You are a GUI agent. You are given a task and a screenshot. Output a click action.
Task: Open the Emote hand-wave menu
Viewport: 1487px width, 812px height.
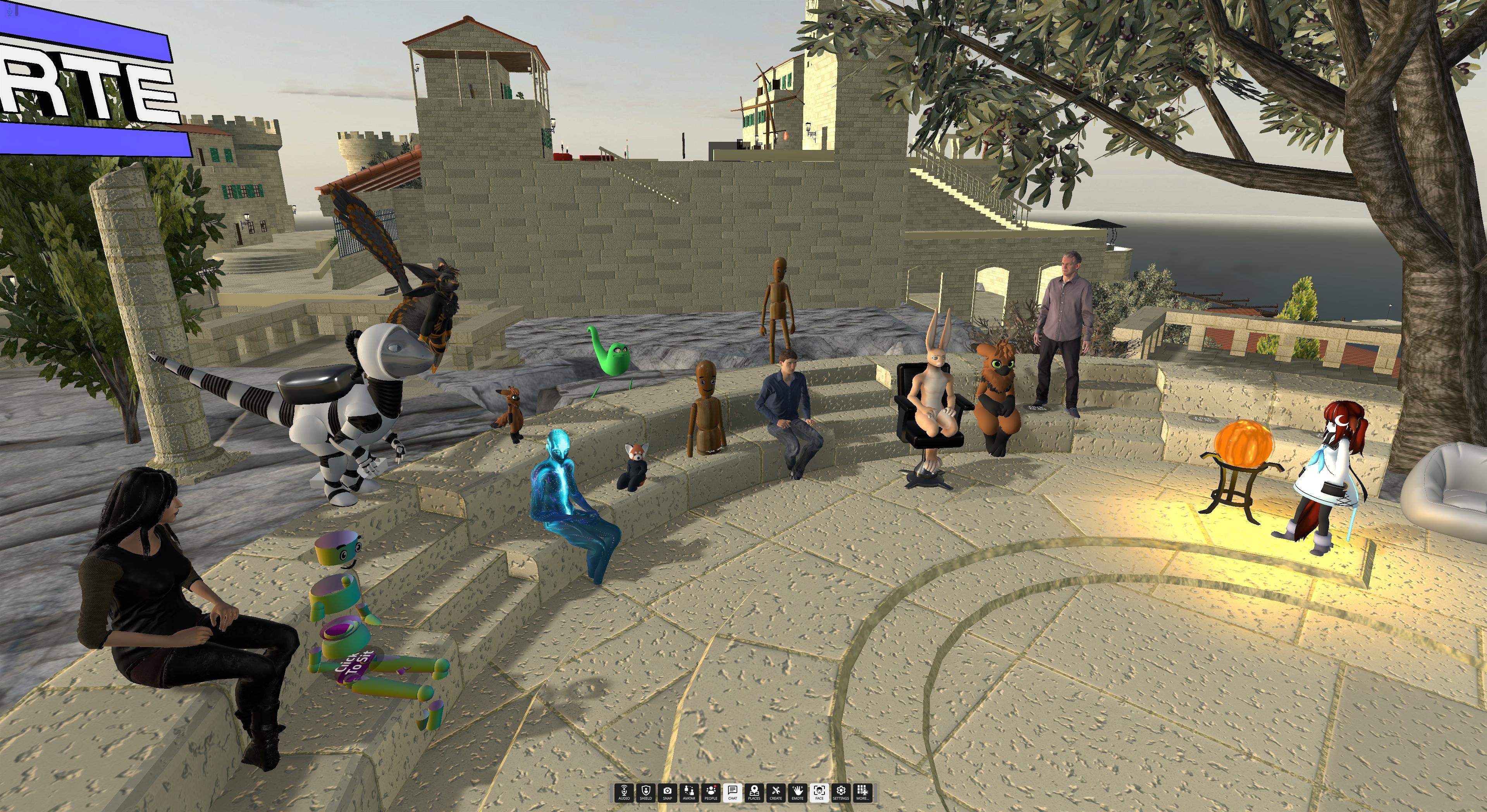point(797,792)
